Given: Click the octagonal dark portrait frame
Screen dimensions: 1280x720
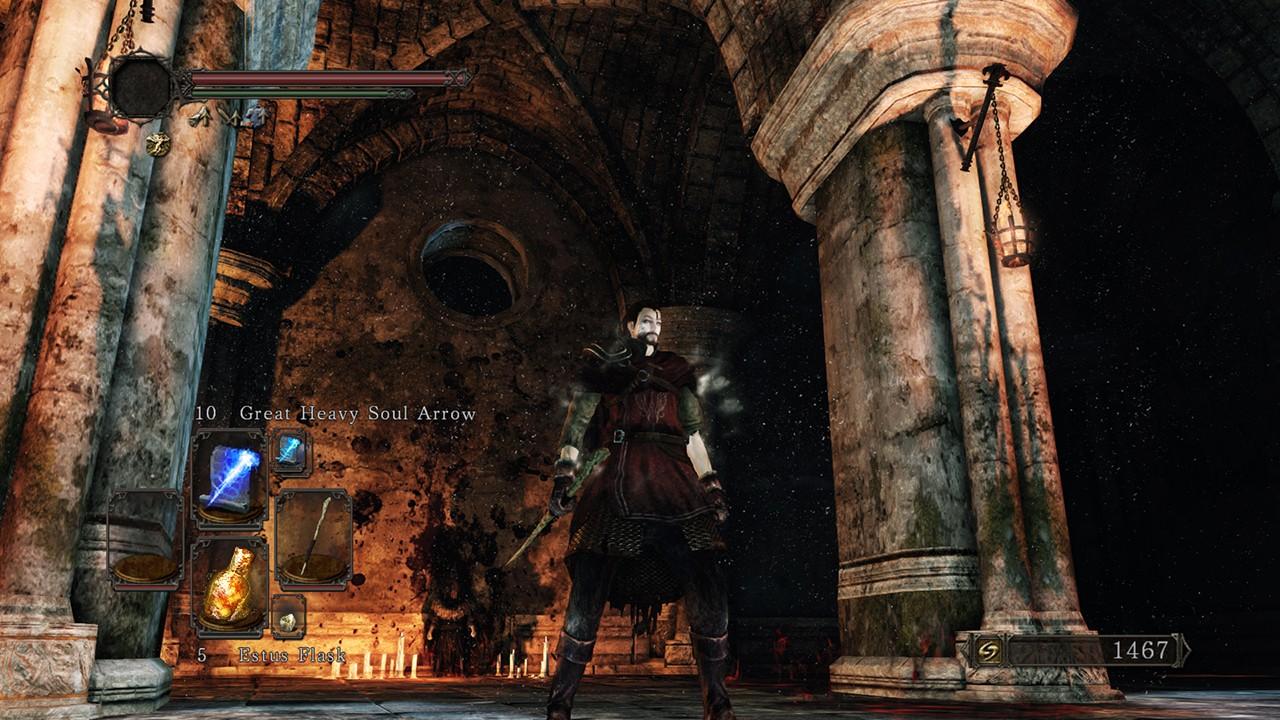Looking at the screenshot, I should pyautogui.click(x=141, y=87).
